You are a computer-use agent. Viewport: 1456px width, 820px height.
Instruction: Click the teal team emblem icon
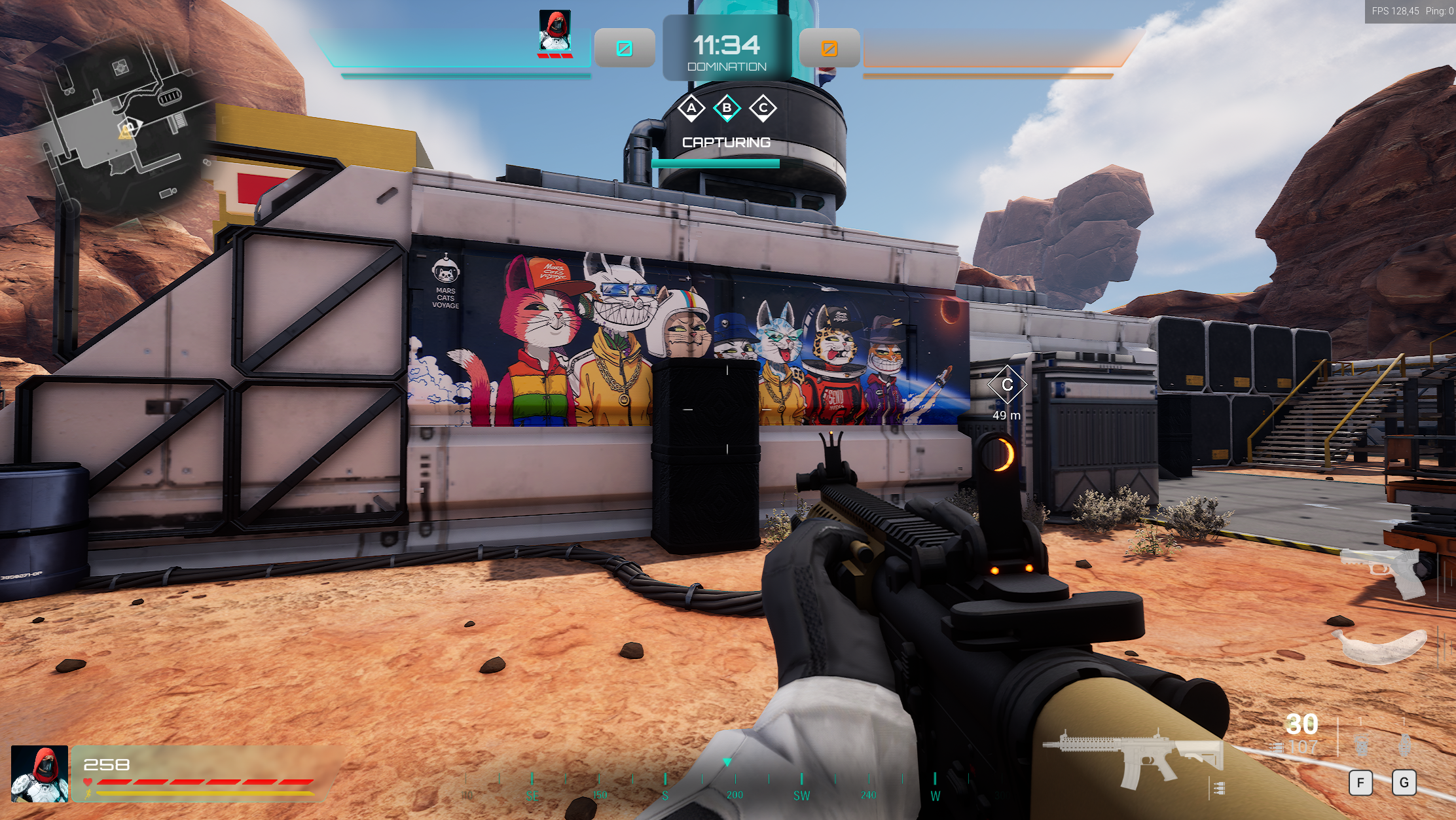(x=625, y=48)
